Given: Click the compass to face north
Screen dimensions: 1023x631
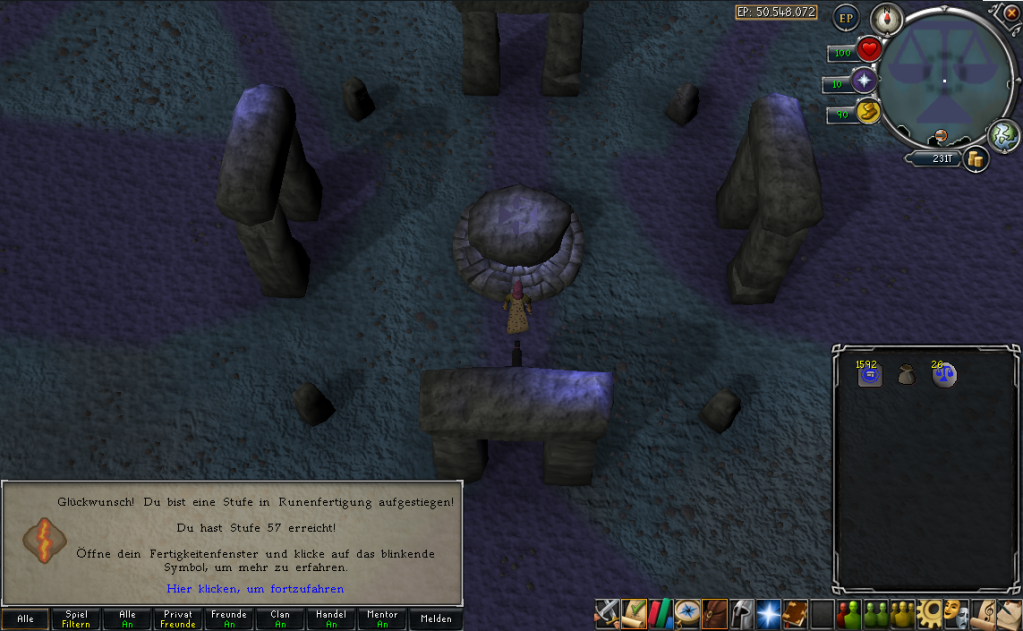Looking at the screenshot, I should (886, 17).
